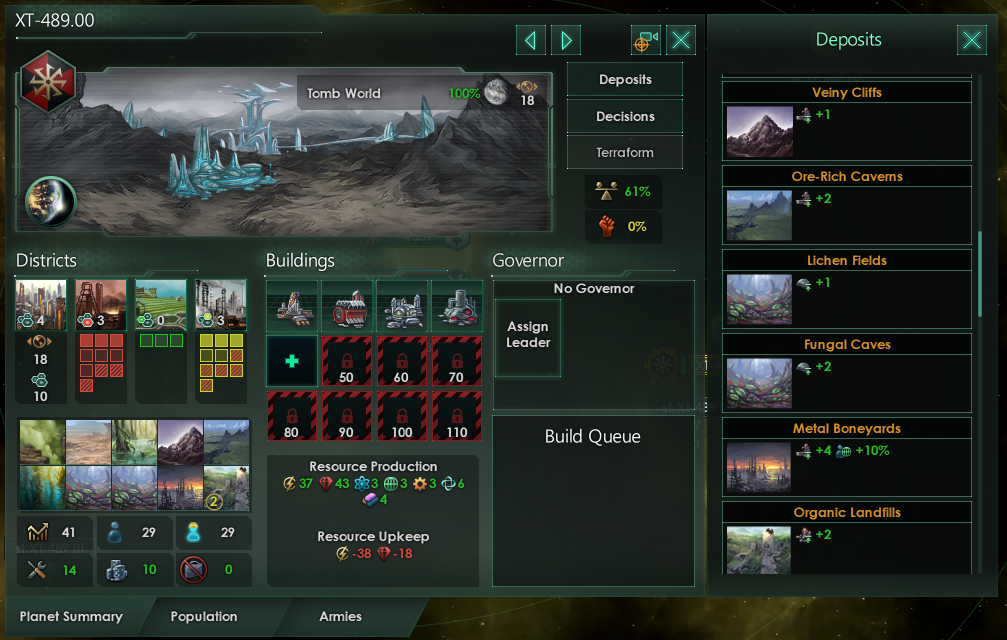1007x640 pixels.
Task: Choose the agriculture district icon
Action: point(160,305)
